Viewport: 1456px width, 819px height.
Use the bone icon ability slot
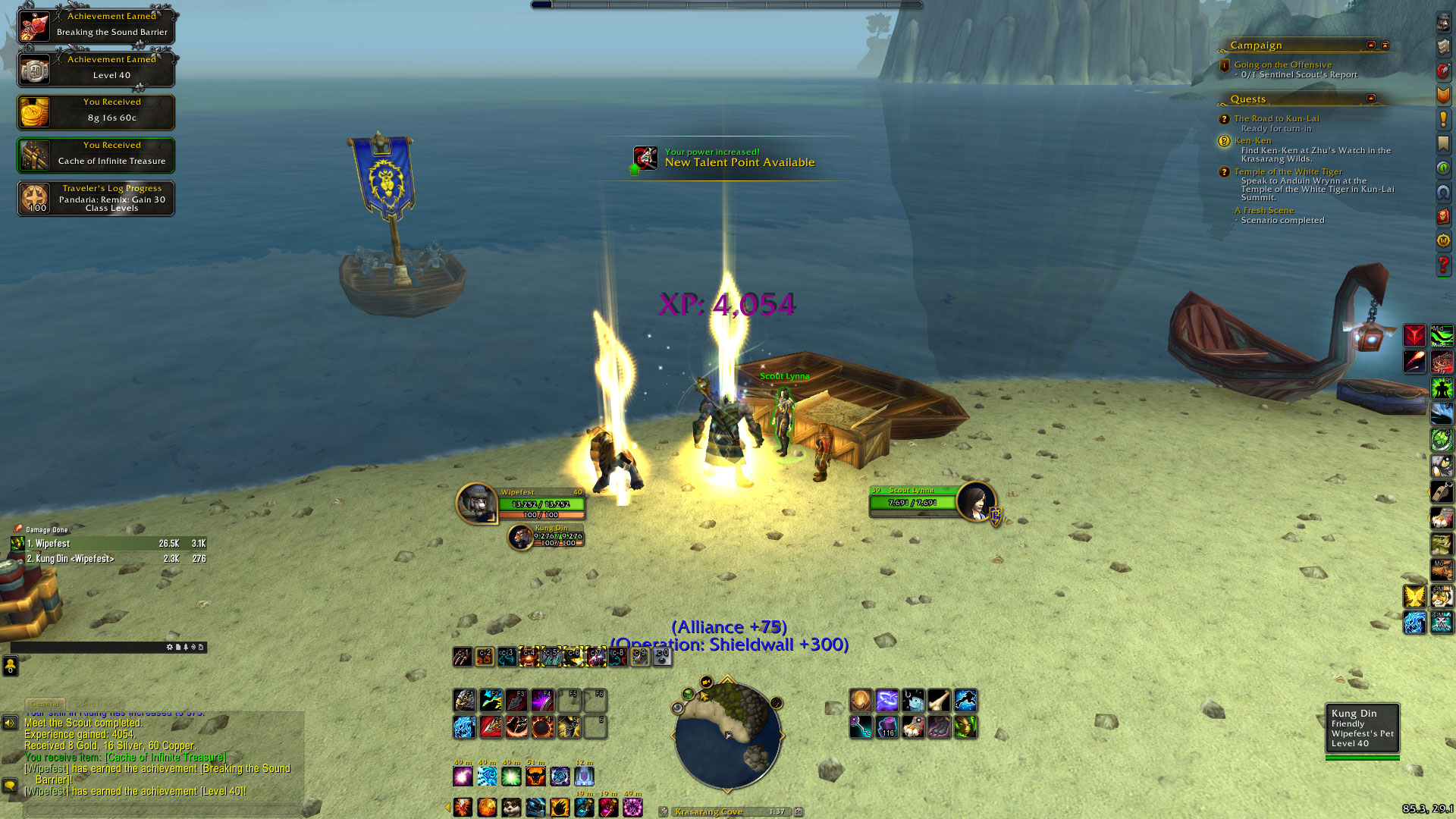click(x=939, y=700)
